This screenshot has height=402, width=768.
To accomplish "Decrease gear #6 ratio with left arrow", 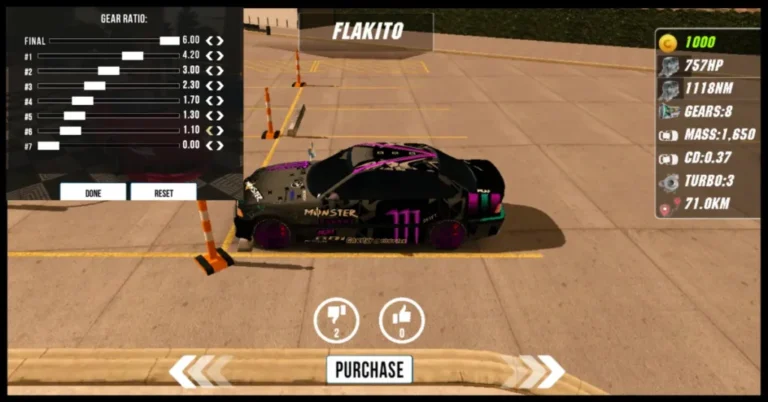I will coord(209,131).
